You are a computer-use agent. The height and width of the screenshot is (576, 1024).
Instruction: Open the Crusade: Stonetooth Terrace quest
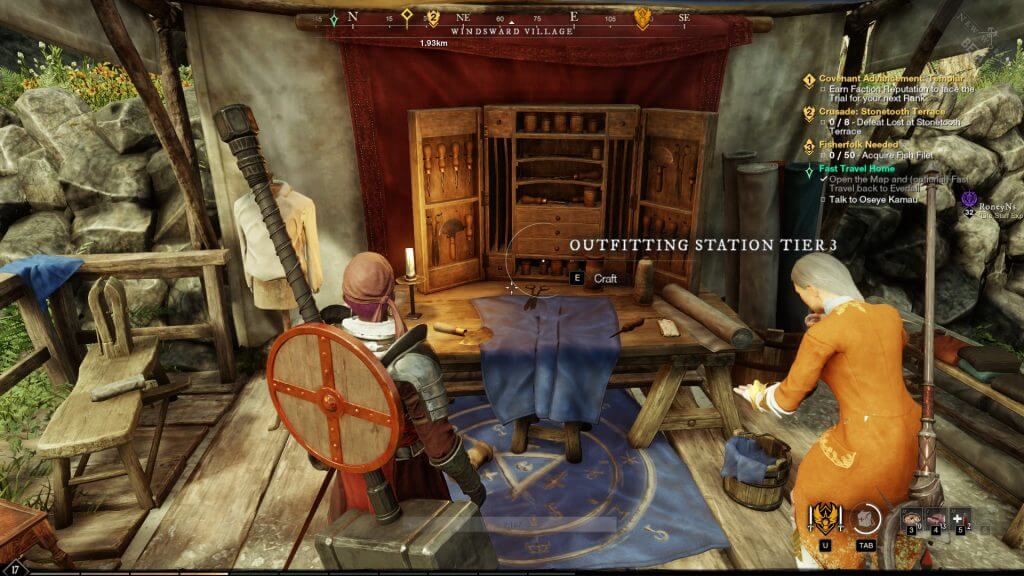coord(881,112)
